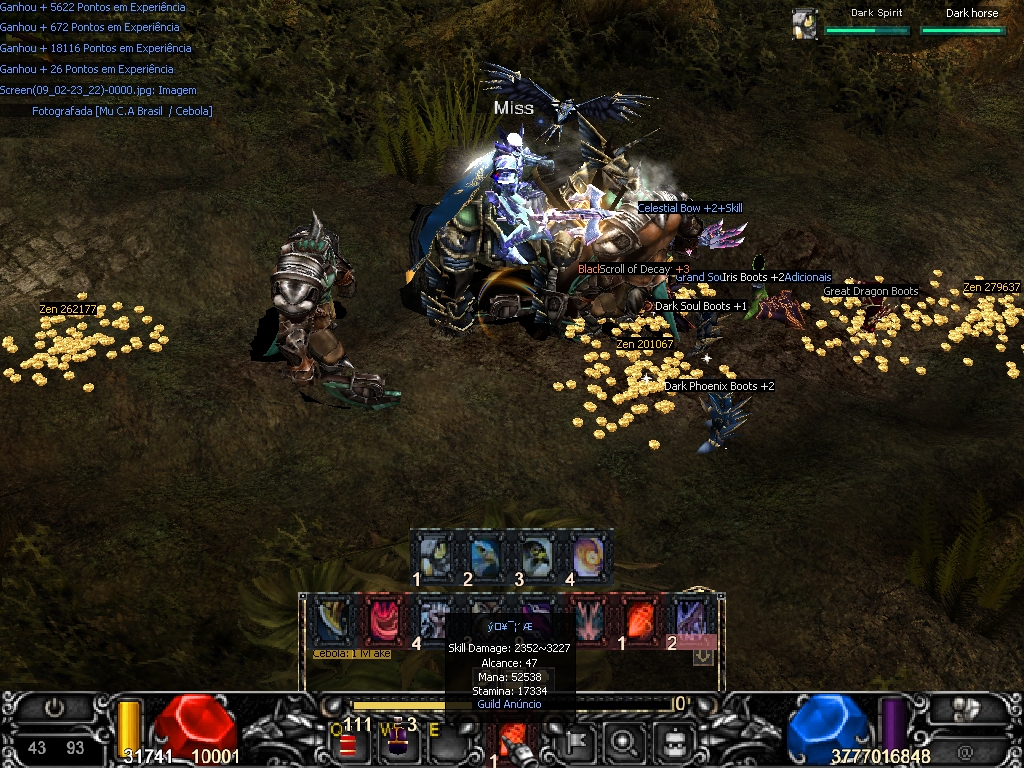Select the rightmost blue-purple skill icon
The image size is (1024, 768).
[691, 620]
